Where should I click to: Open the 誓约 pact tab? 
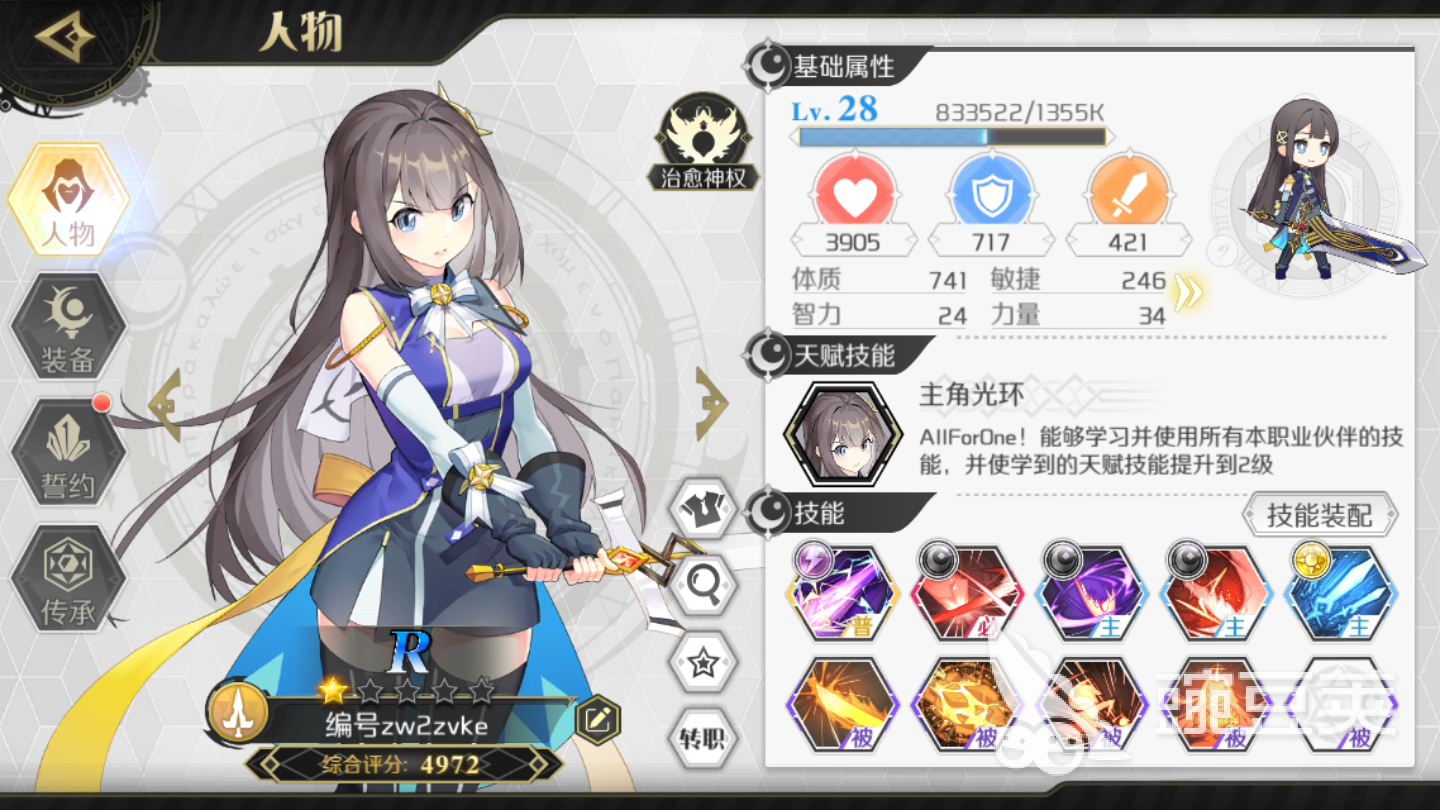click(68, 453)
